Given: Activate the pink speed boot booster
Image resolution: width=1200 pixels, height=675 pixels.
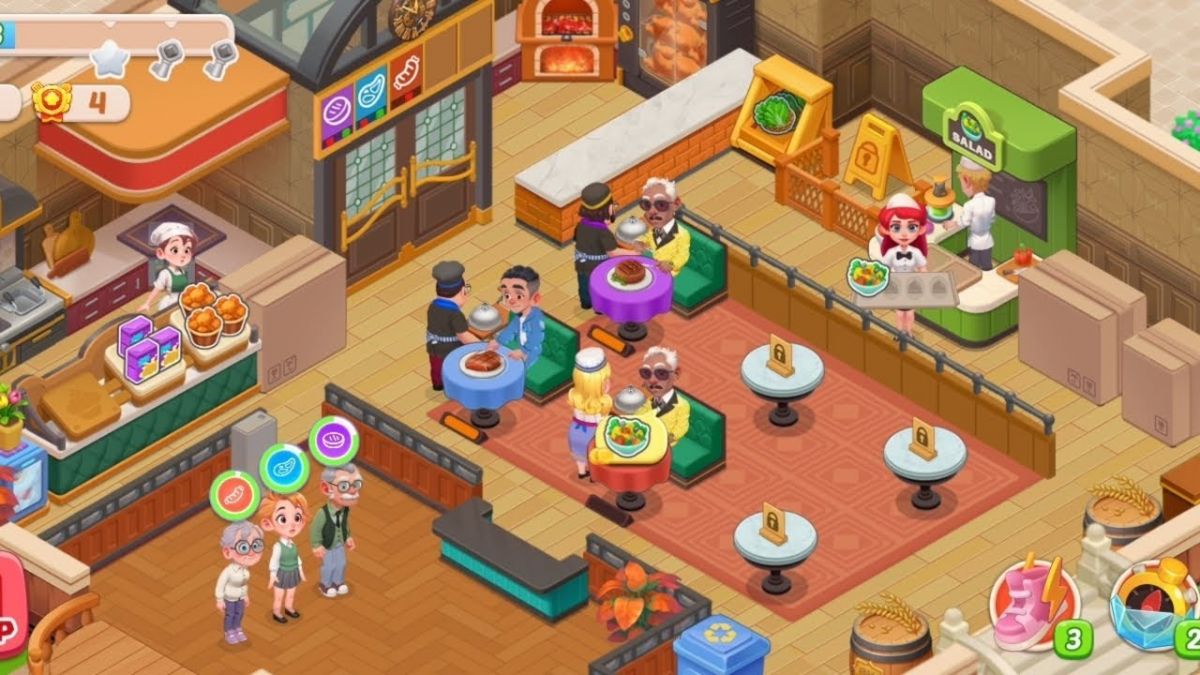Looking at the screenshot, I should click(x=1033, y=603).
